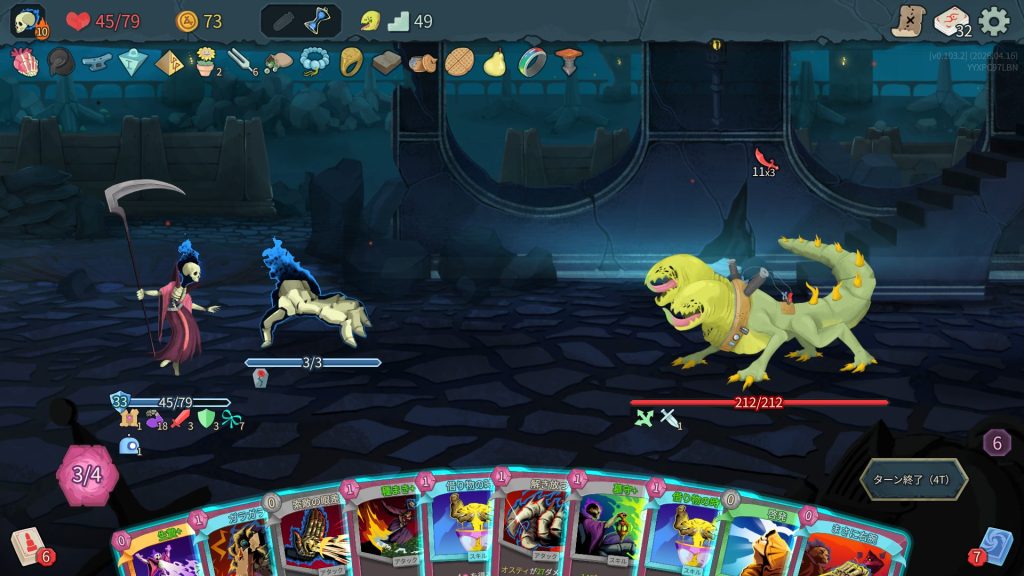This screenshot has height=576, width=1024.
Task: Select the hourglass potion slot
Action: pos(319,21)
